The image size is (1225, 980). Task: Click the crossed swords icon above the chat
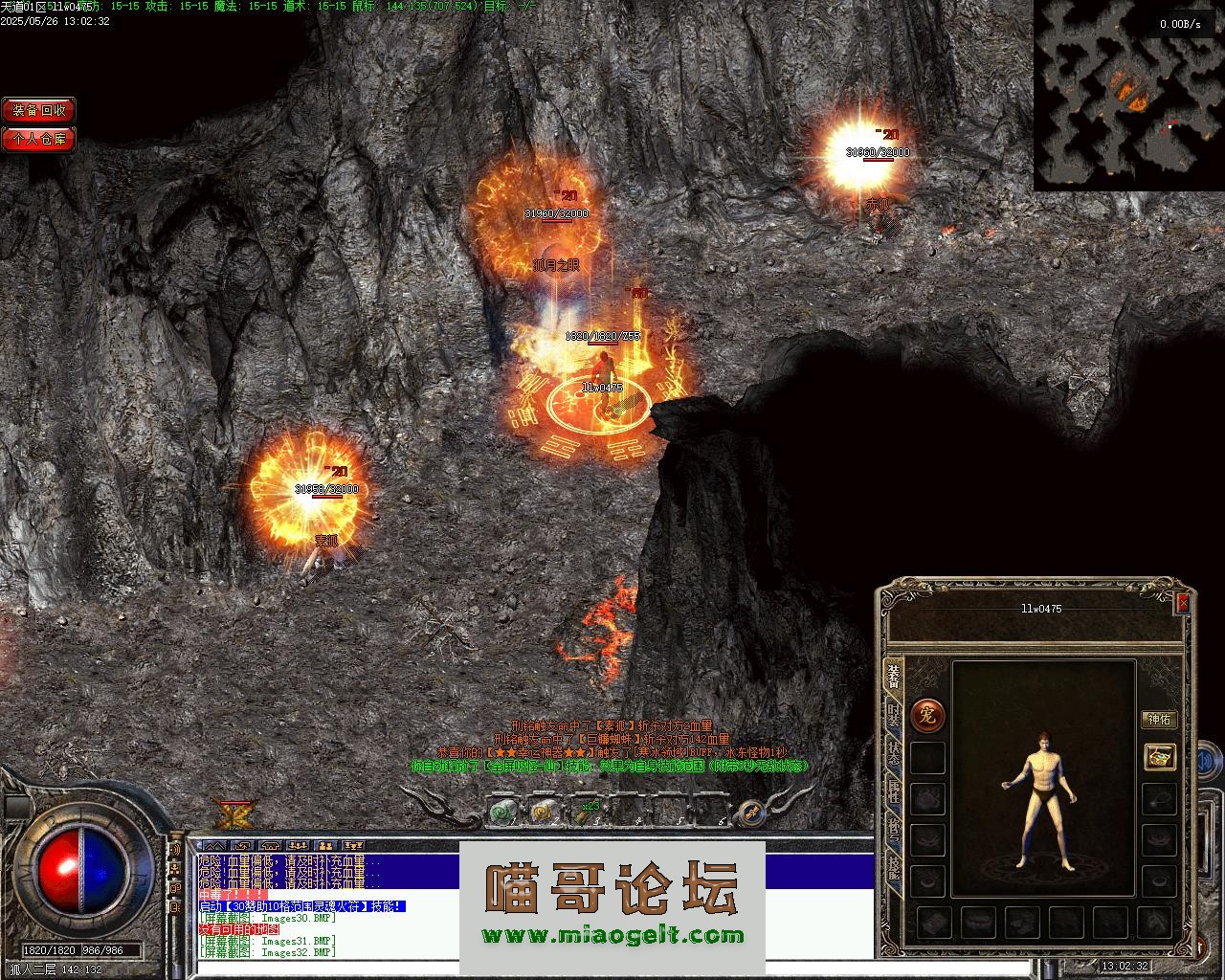[x=233, y=814]
